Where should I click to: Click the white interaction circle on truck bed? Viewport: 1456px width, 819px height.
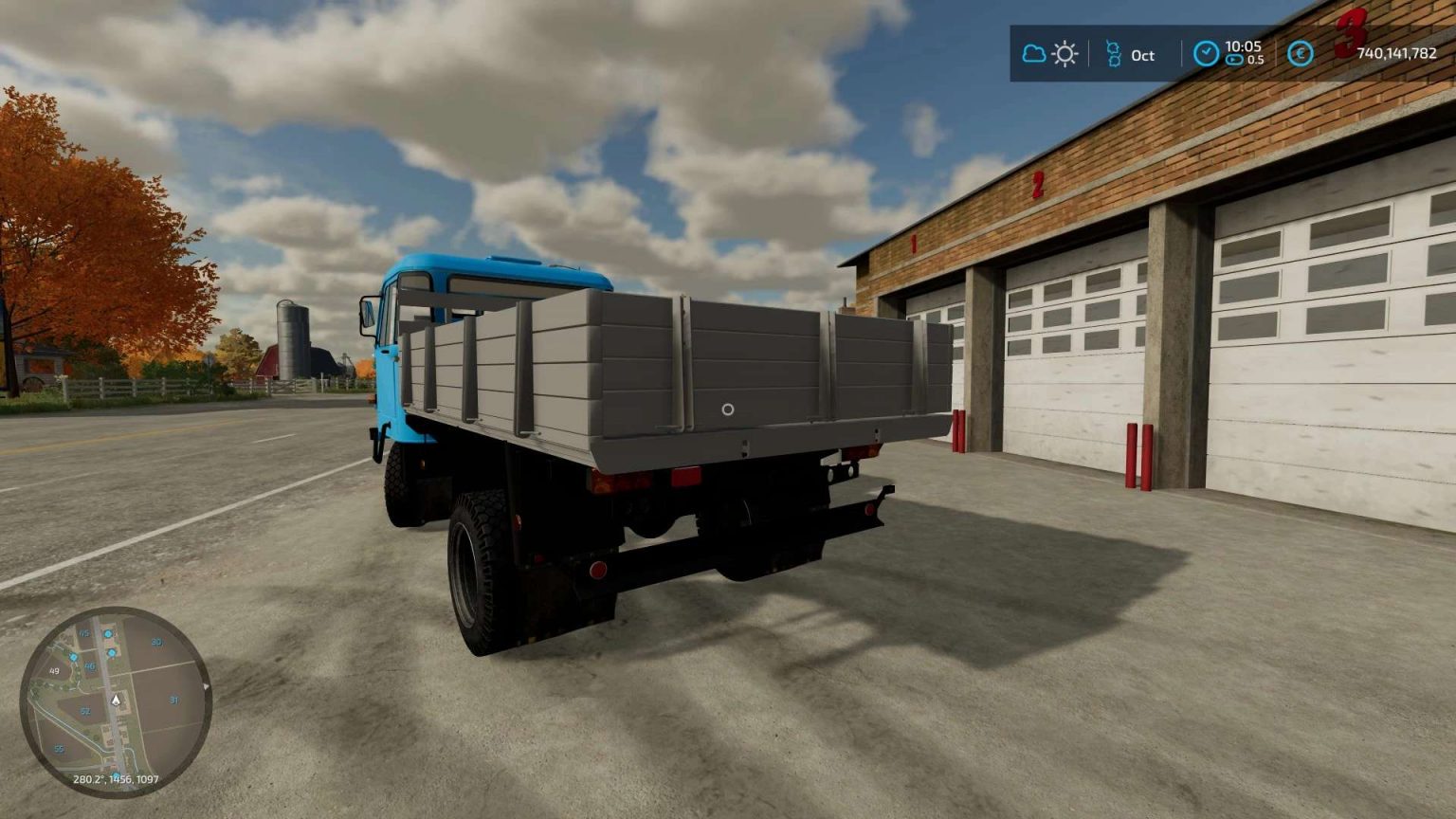pyautogui.click(x=728, y=409)
